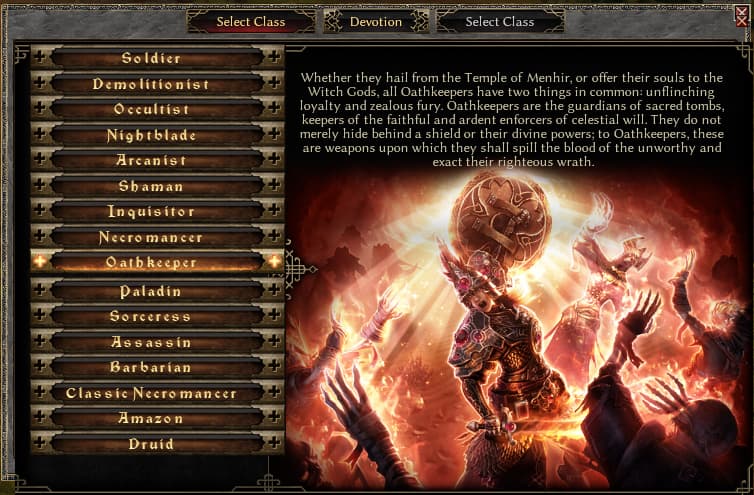Pick the Occultist class
This screenshot has height=495, width=754.
point(152,109)
